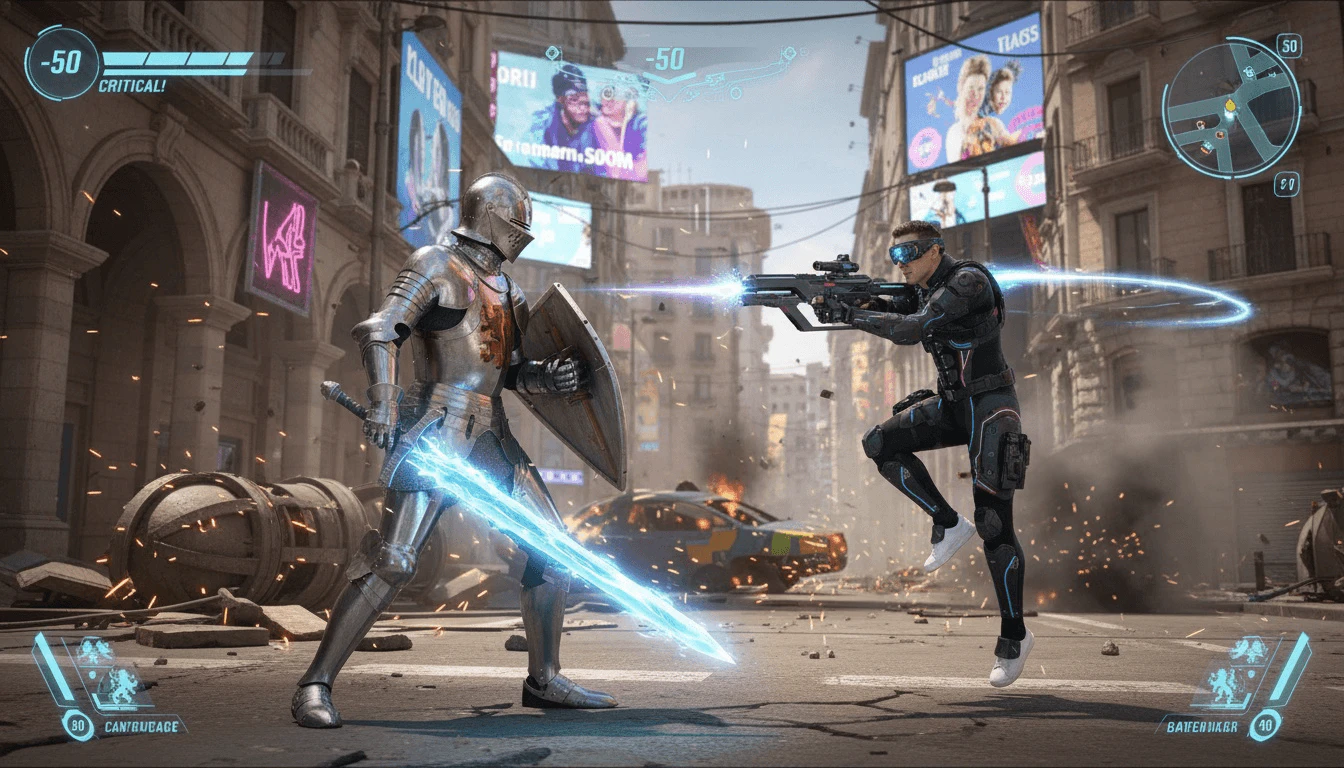Open the circular street minimap
The image size is (1344, 768).
click(1231, 108)
